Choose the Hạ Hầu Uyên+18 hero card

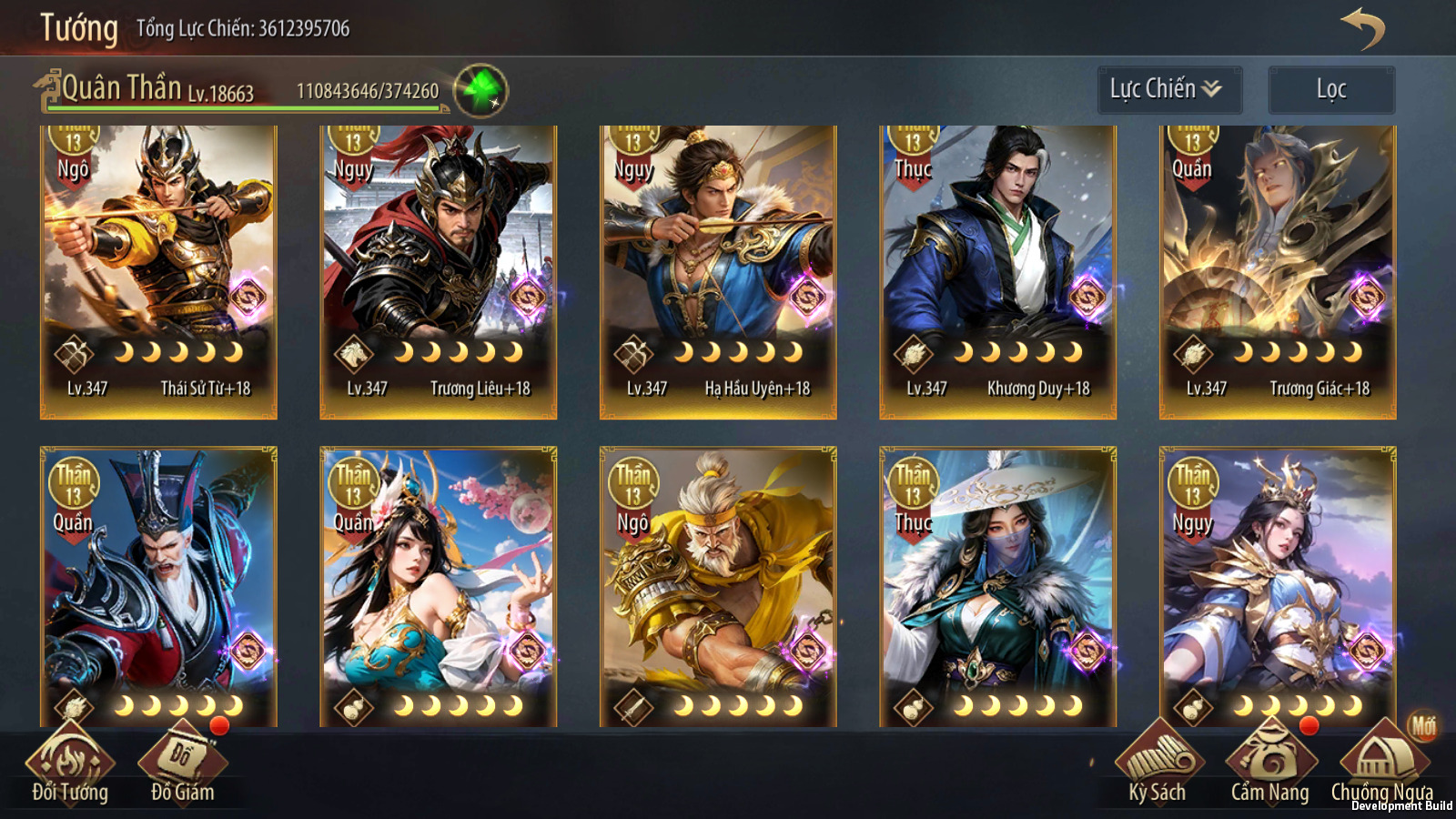pos(718,271)
